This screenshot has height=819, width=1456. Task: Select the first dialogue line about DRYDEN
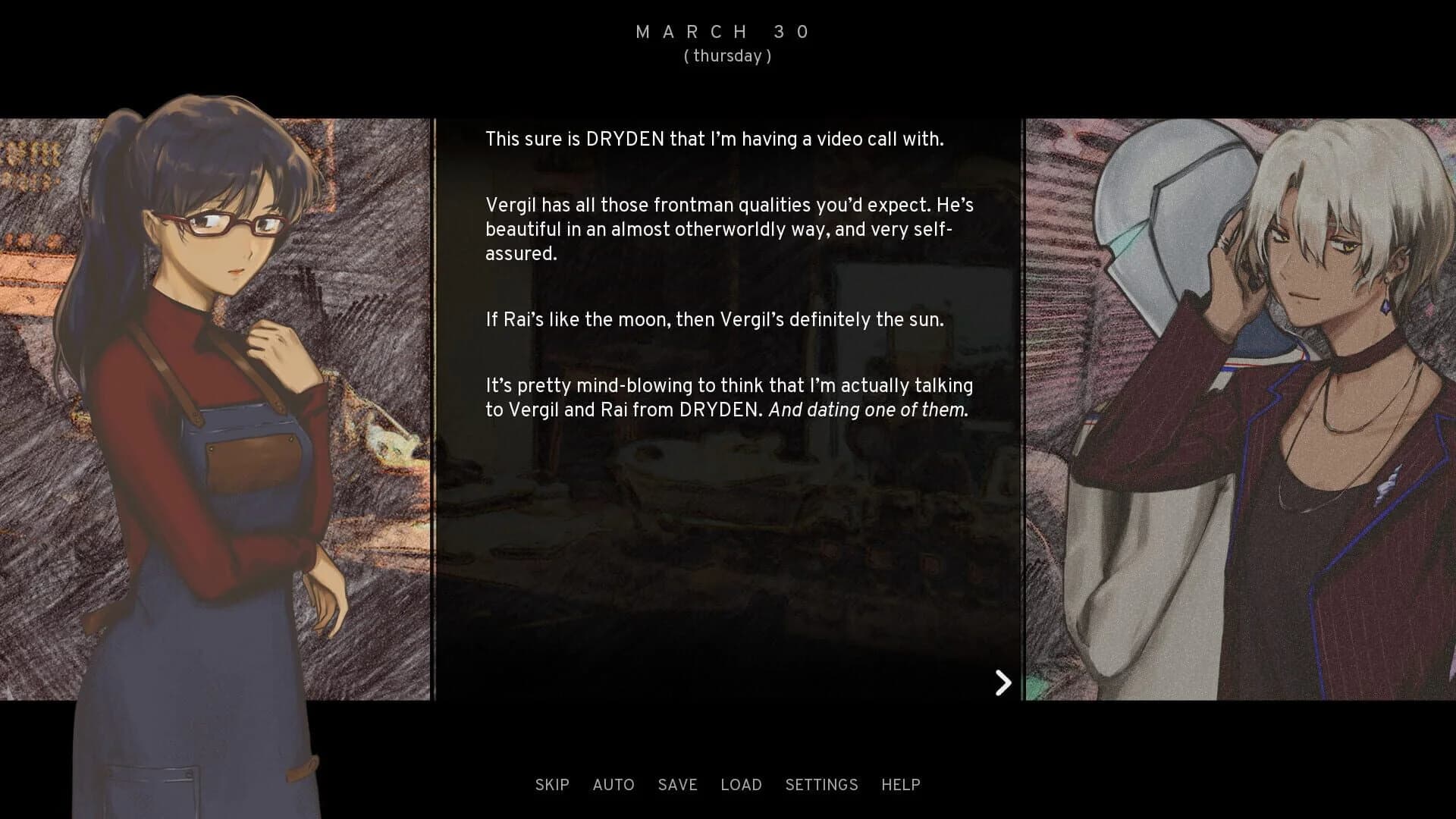click(714, 139)
